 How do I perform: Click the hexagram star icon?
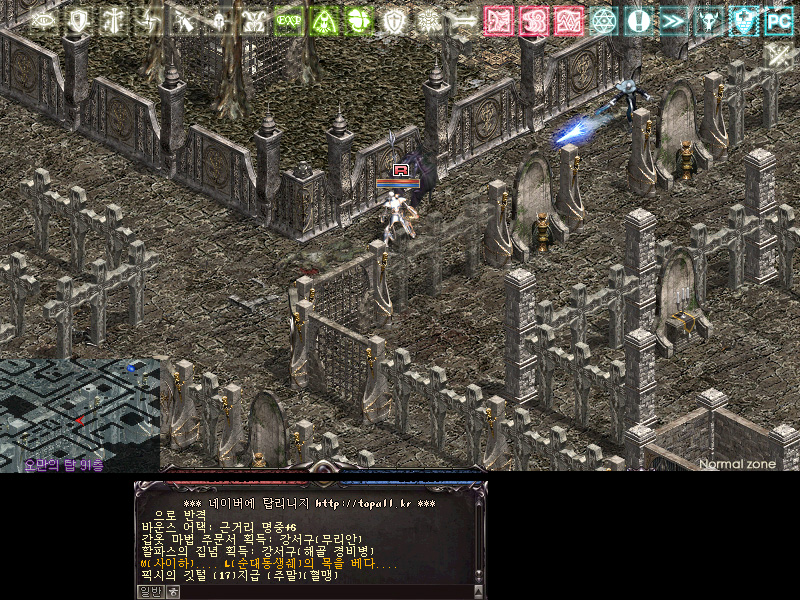(604, 20)
